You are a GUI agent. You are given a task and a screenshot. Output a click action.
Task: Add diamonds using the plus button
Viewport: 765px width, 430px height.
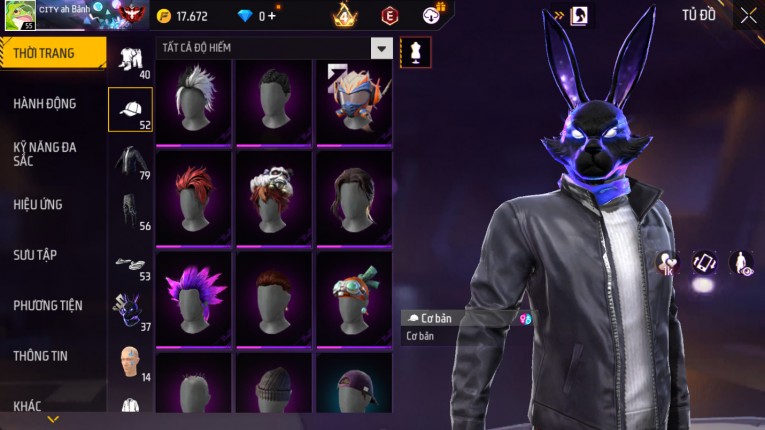click(x=273, y=16)
